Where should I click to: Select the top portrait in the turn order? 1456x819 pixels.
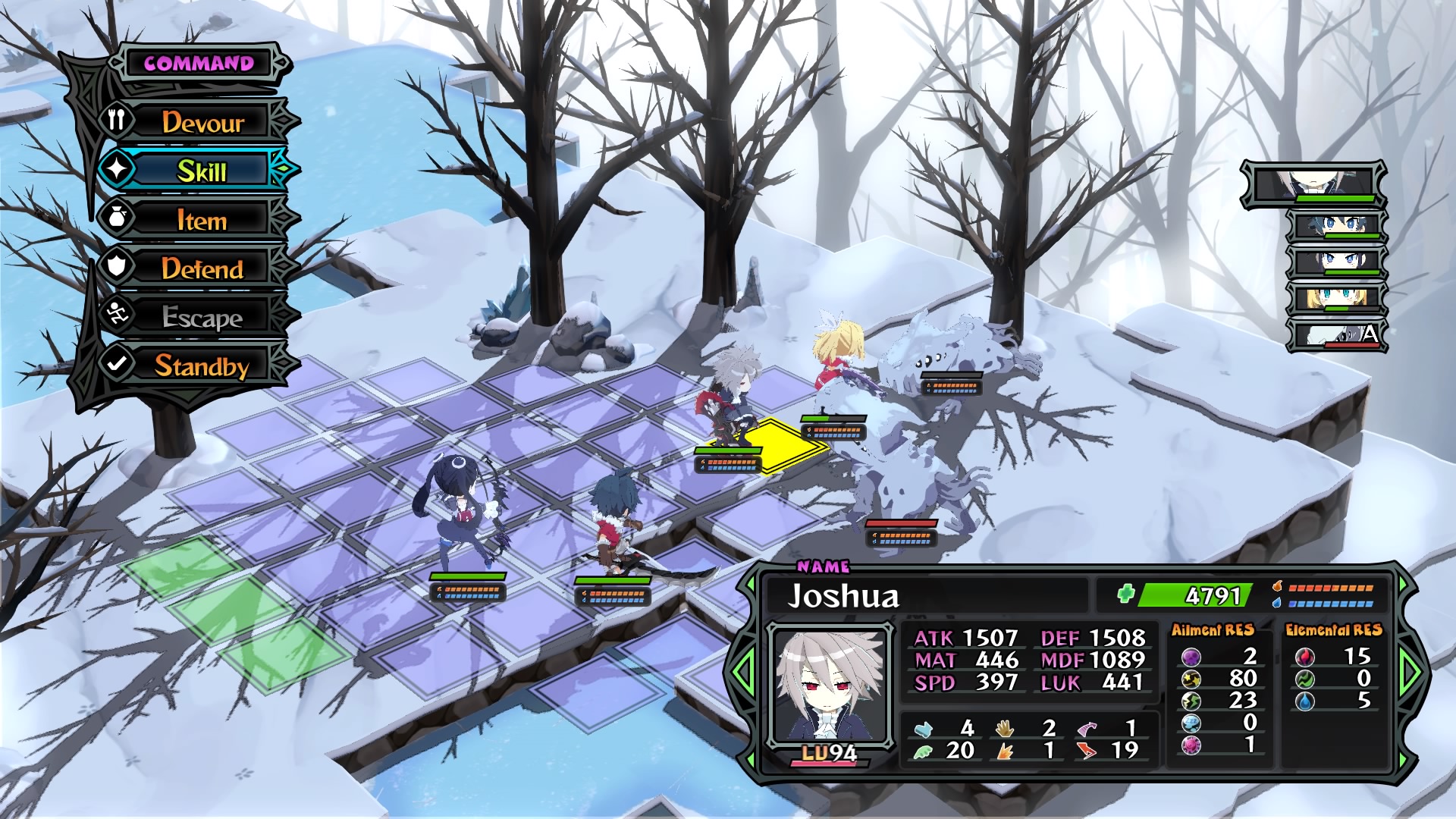1313,184
